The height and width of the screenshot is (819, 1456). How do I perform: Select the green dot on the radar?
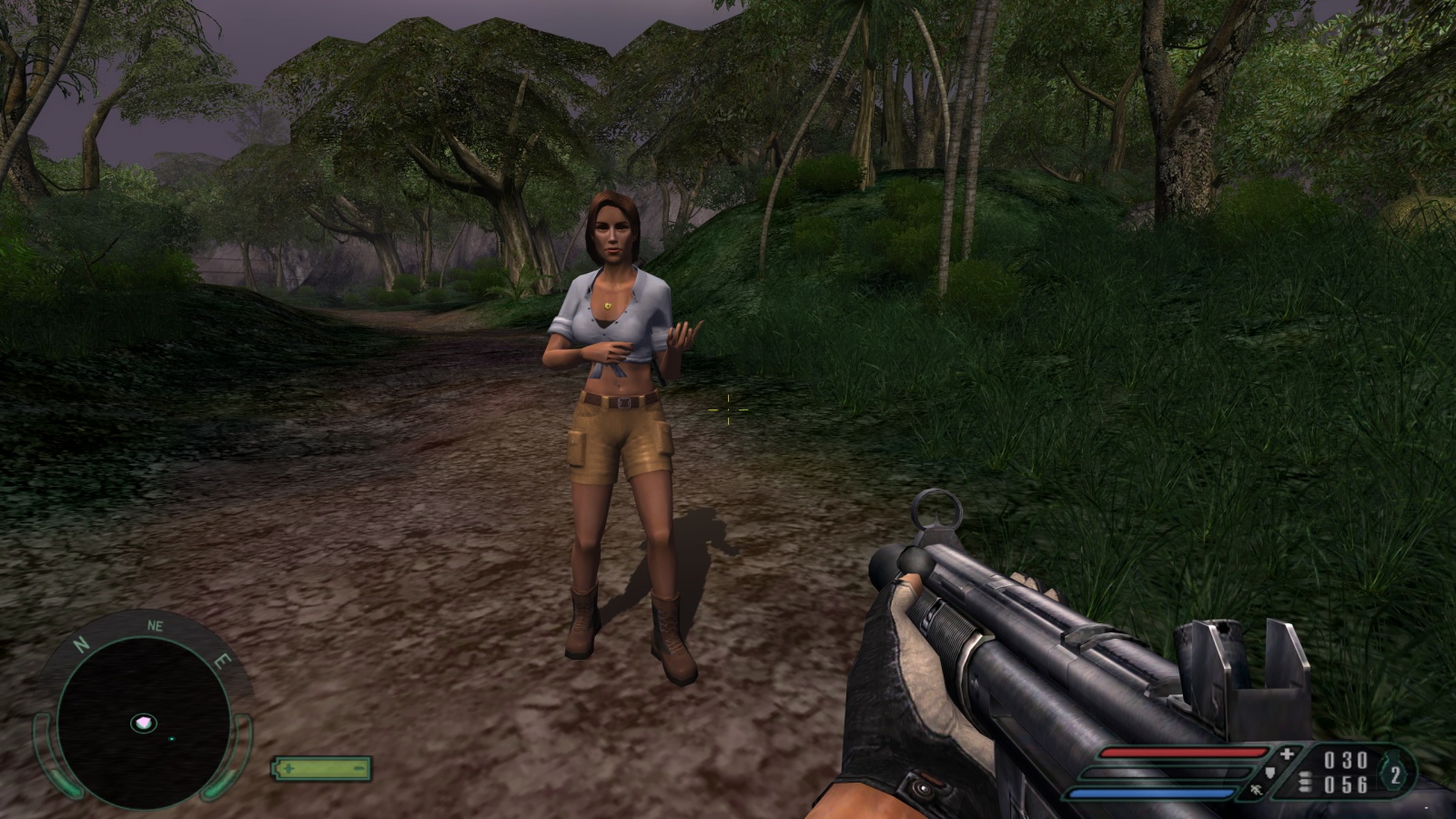pyautogui.click(x=172, y=738)
